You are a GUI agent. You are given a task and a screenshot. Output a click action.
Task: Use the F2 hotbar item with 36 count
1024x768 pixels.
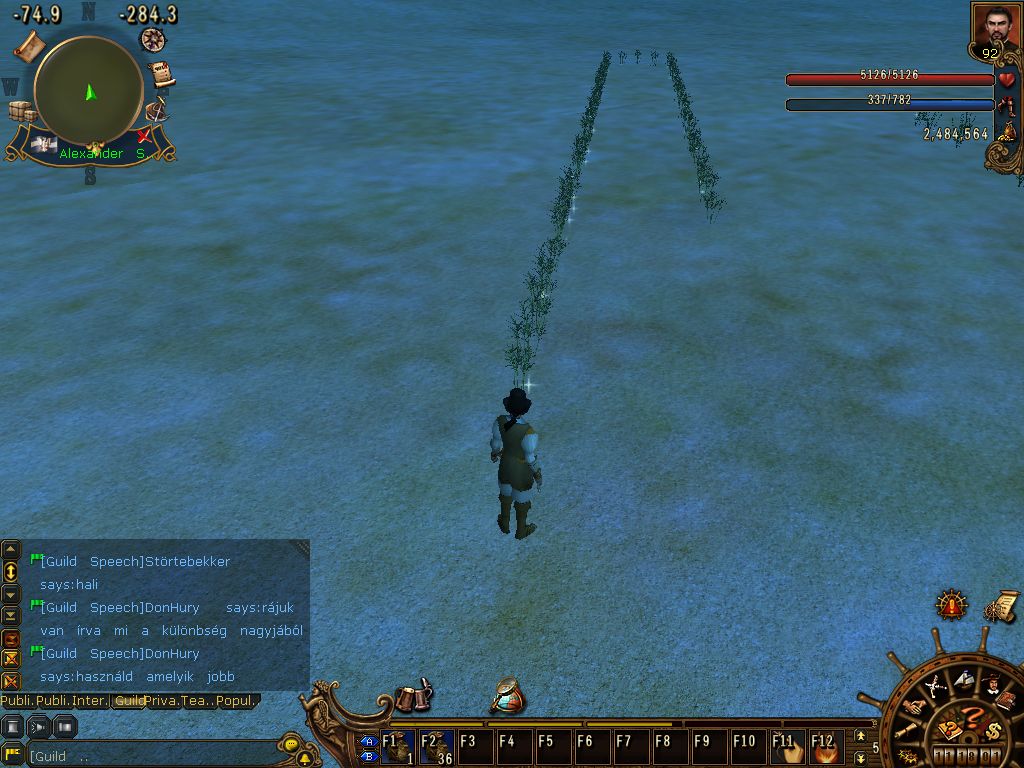437,747
